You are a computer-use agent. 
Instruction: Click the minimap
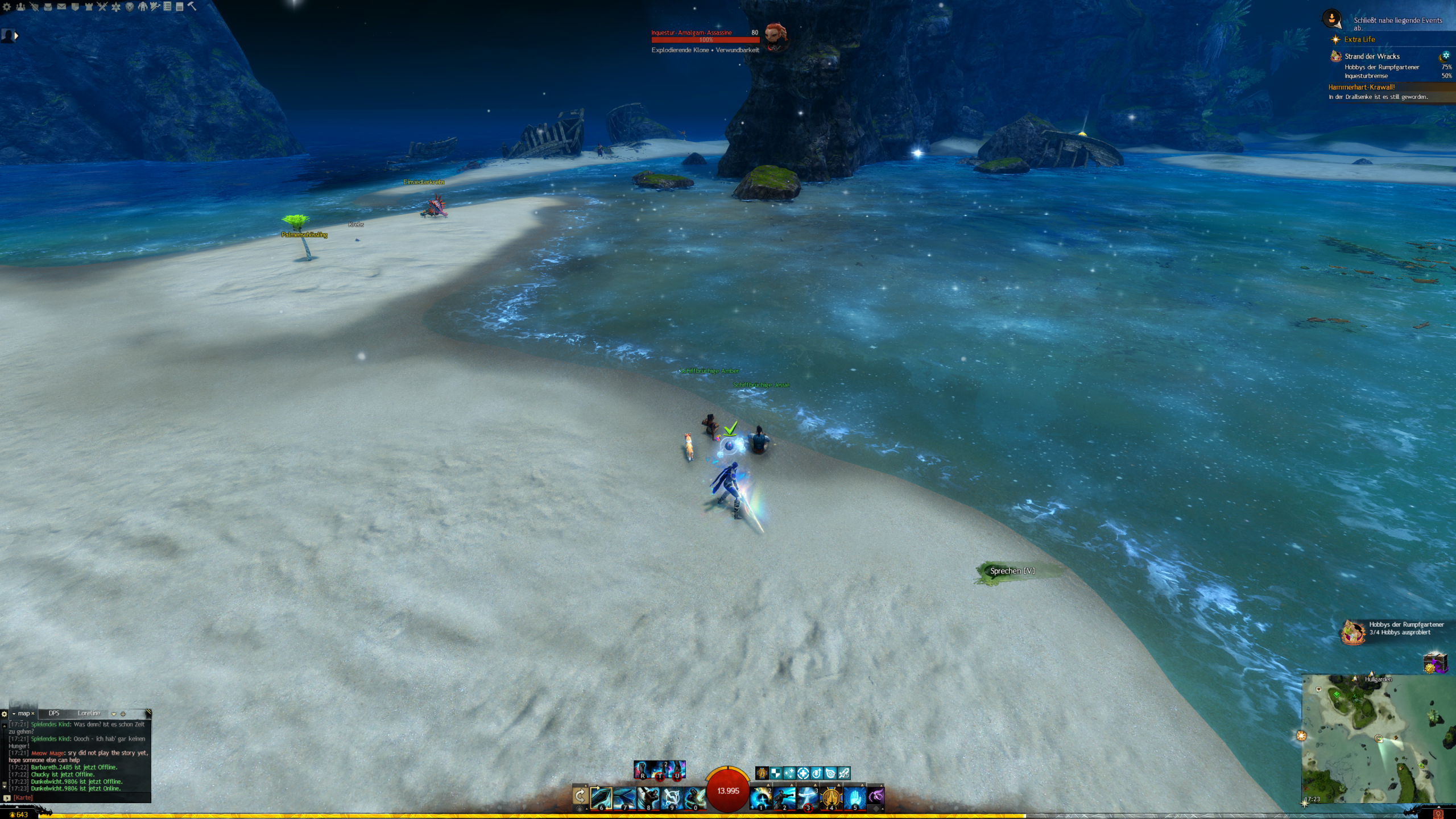click(1378, 738)
